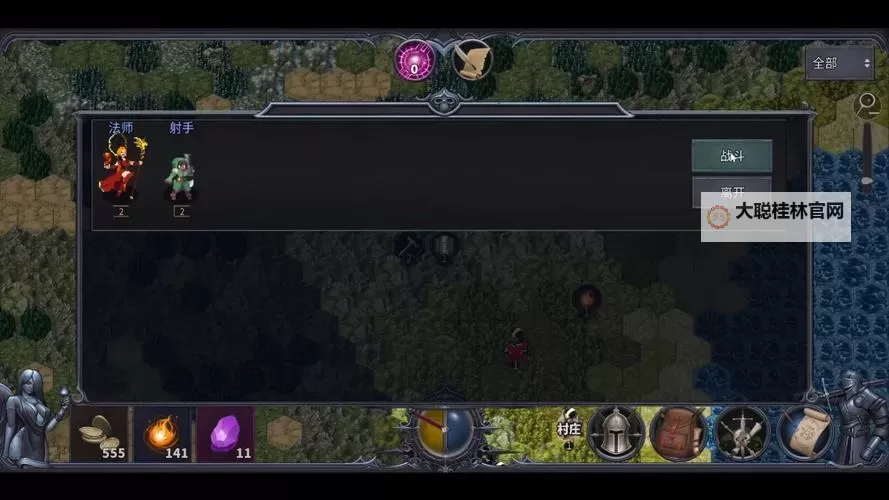Viewport: 889px width, 500px height.
Task: Open the 全部 filter dropdown
Action: 840,63
